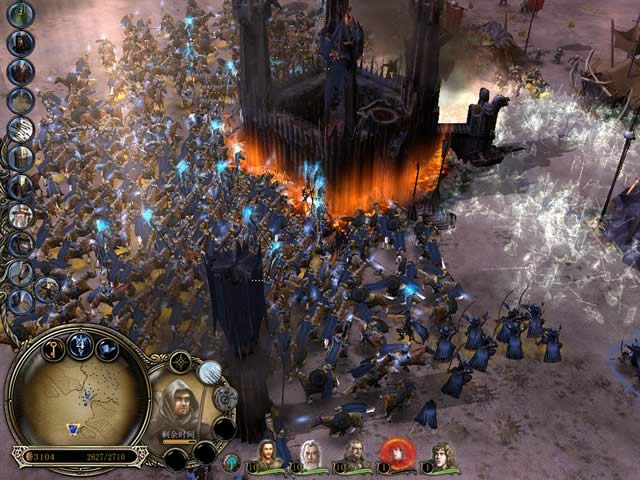640x480 pixels.
Task: Click the green tree icon button
Action: (x=231, y=461)
